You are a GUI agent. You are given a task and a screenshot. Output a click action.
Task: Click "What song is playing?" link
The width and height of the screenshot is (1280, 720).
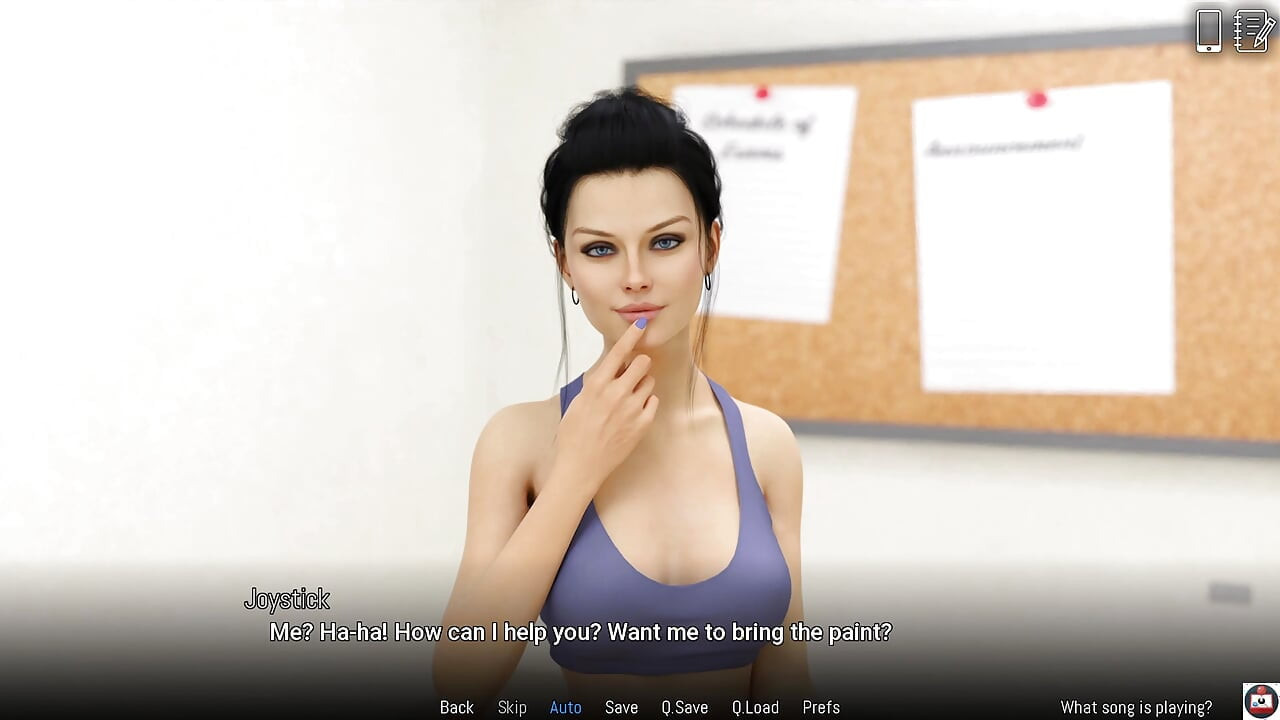[x=1136, y=707]
